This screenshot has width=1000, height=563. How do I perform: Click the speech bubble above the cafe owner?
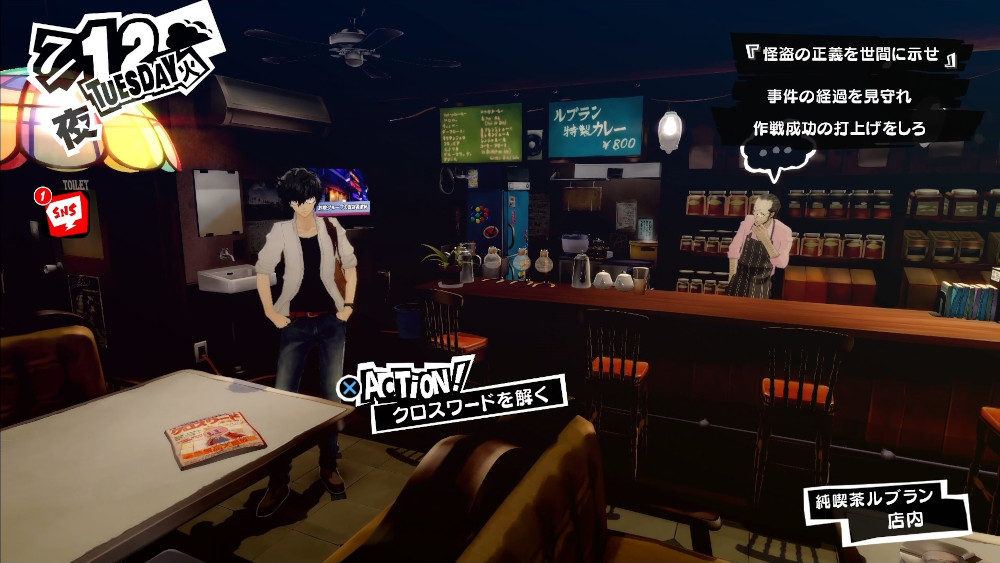[773, 158]
